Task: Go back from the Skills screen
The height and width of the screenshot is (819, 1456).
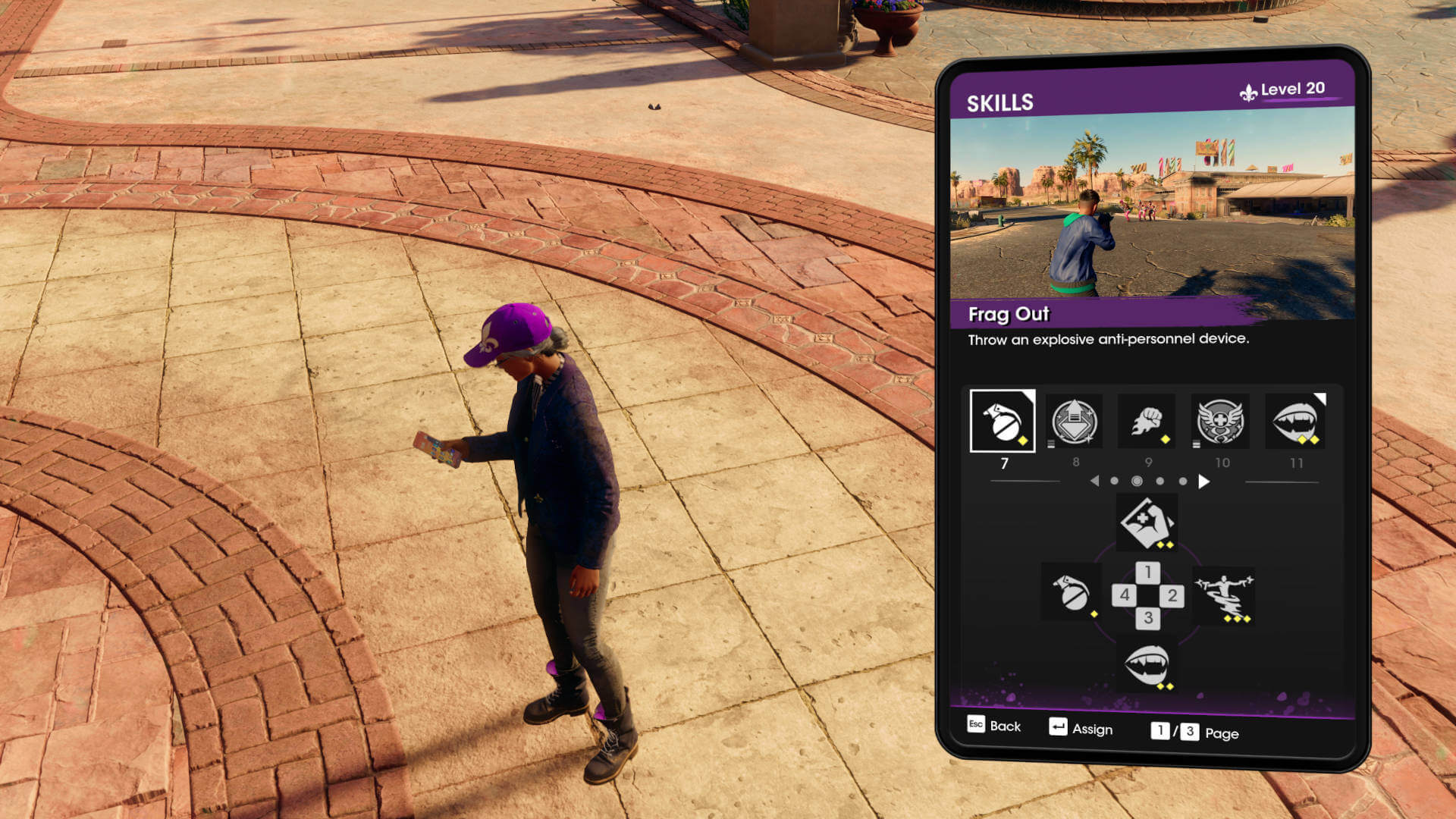Action: [994, 726]
